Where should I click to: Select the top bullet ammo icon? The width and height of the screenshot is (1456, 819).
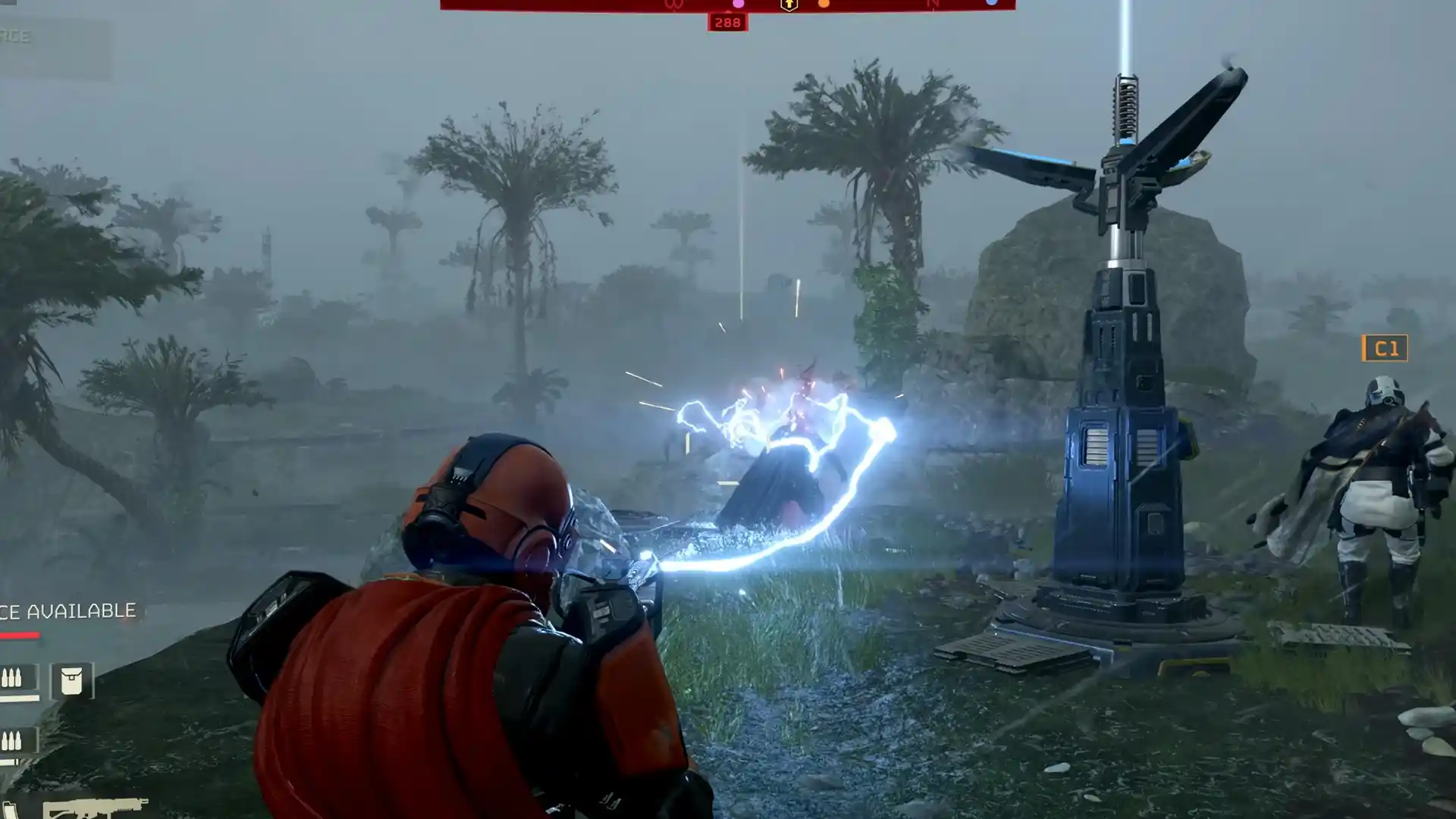[11, 677]
